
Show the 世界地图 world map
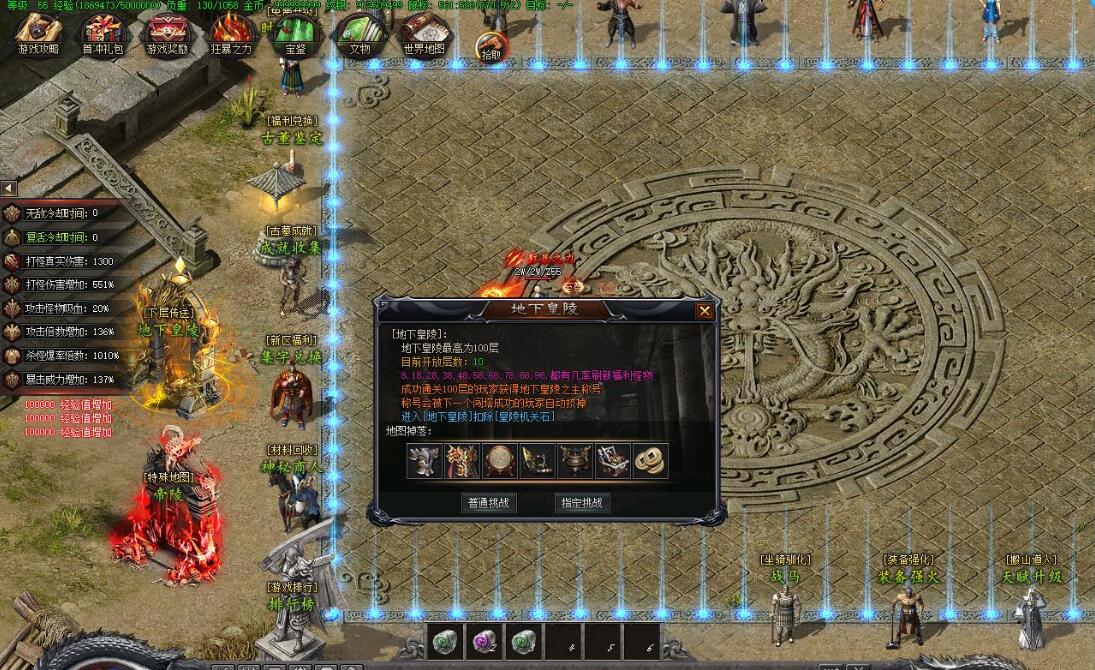(424, 34)
